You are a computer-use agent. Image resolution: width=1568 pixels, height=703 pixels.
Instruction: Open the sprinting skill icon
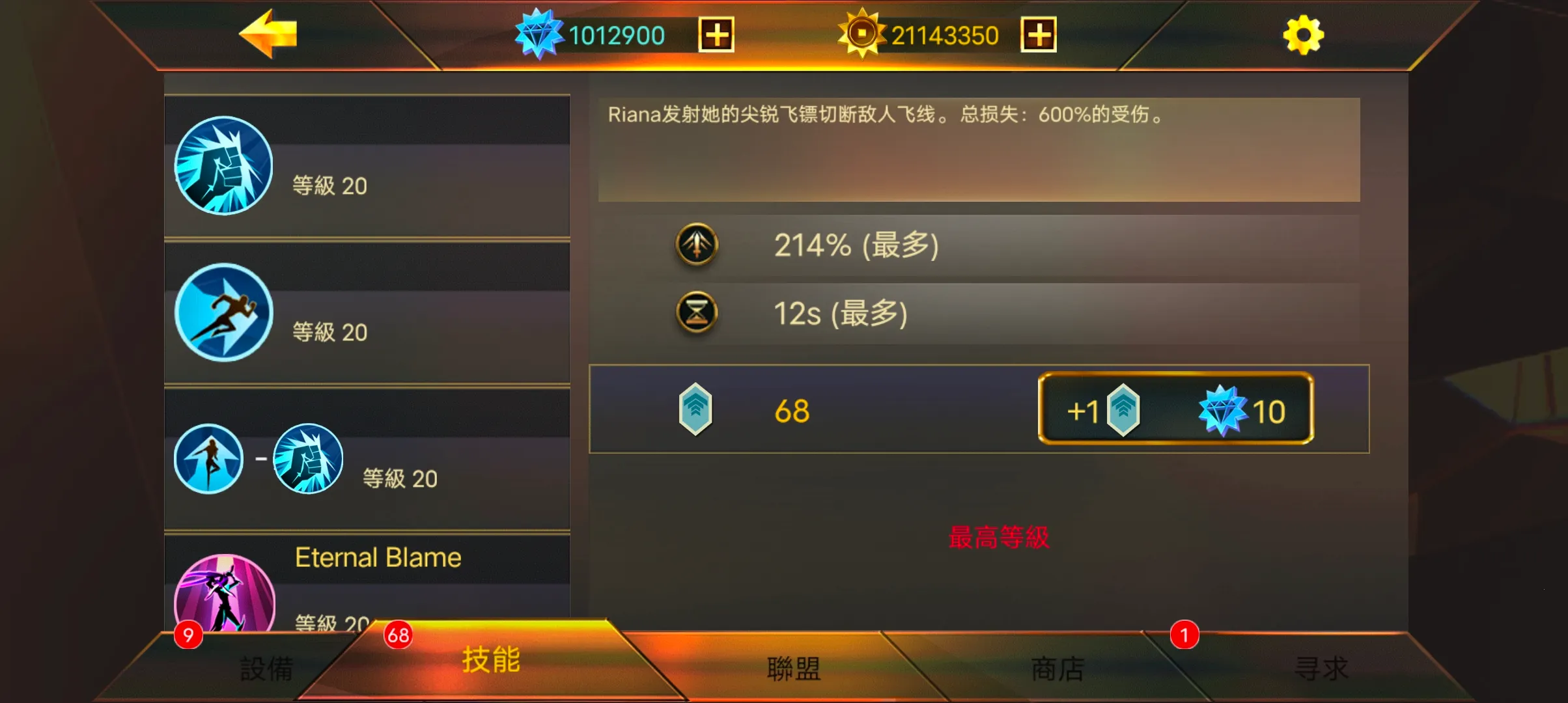[223, 314]
